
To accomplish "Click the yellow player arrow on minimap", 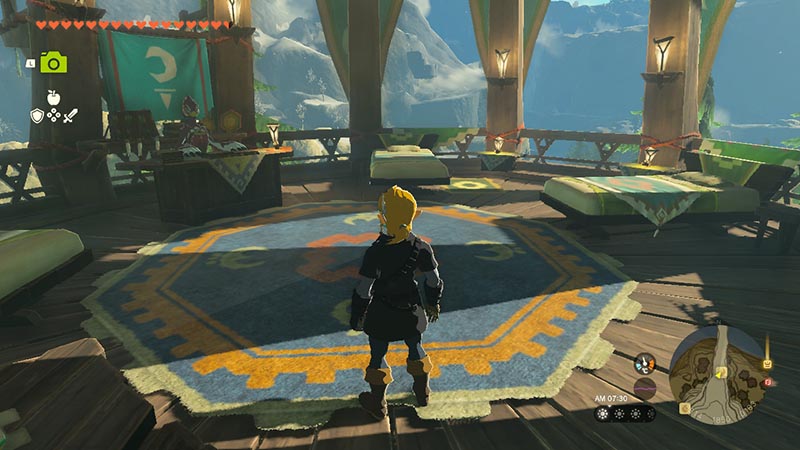I will coord(719,374).
